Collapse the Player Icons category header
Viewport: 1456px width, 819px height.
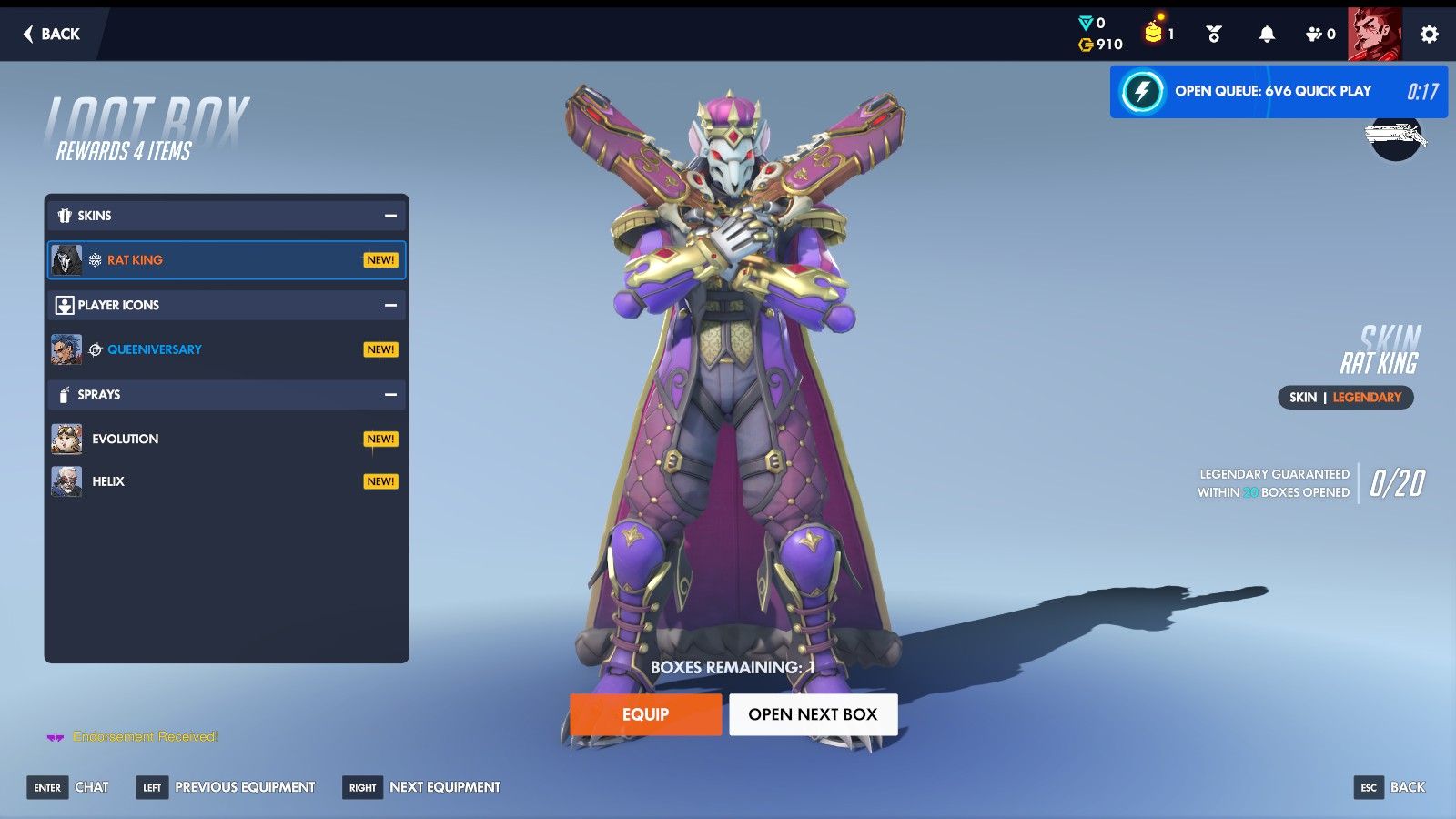390,306
